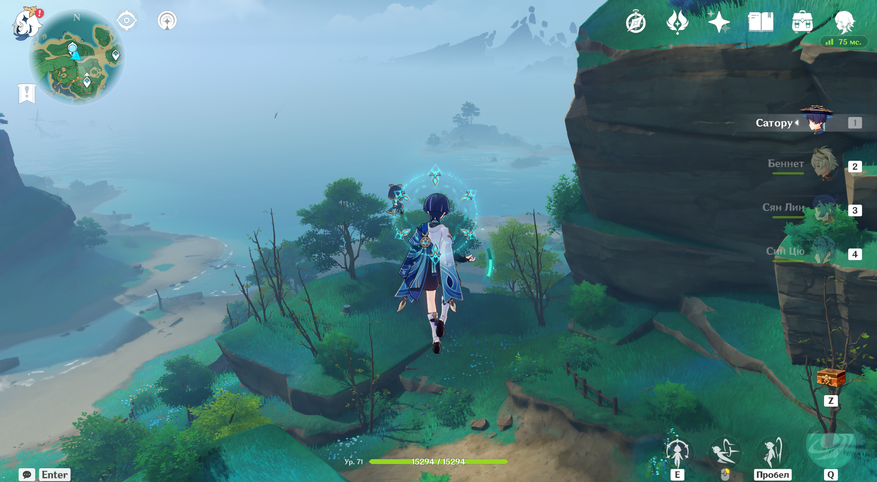Open the Paimon main menu
The width and height of the screenshot is (877, 482).
pyautogui.click(x=26, y=23)
